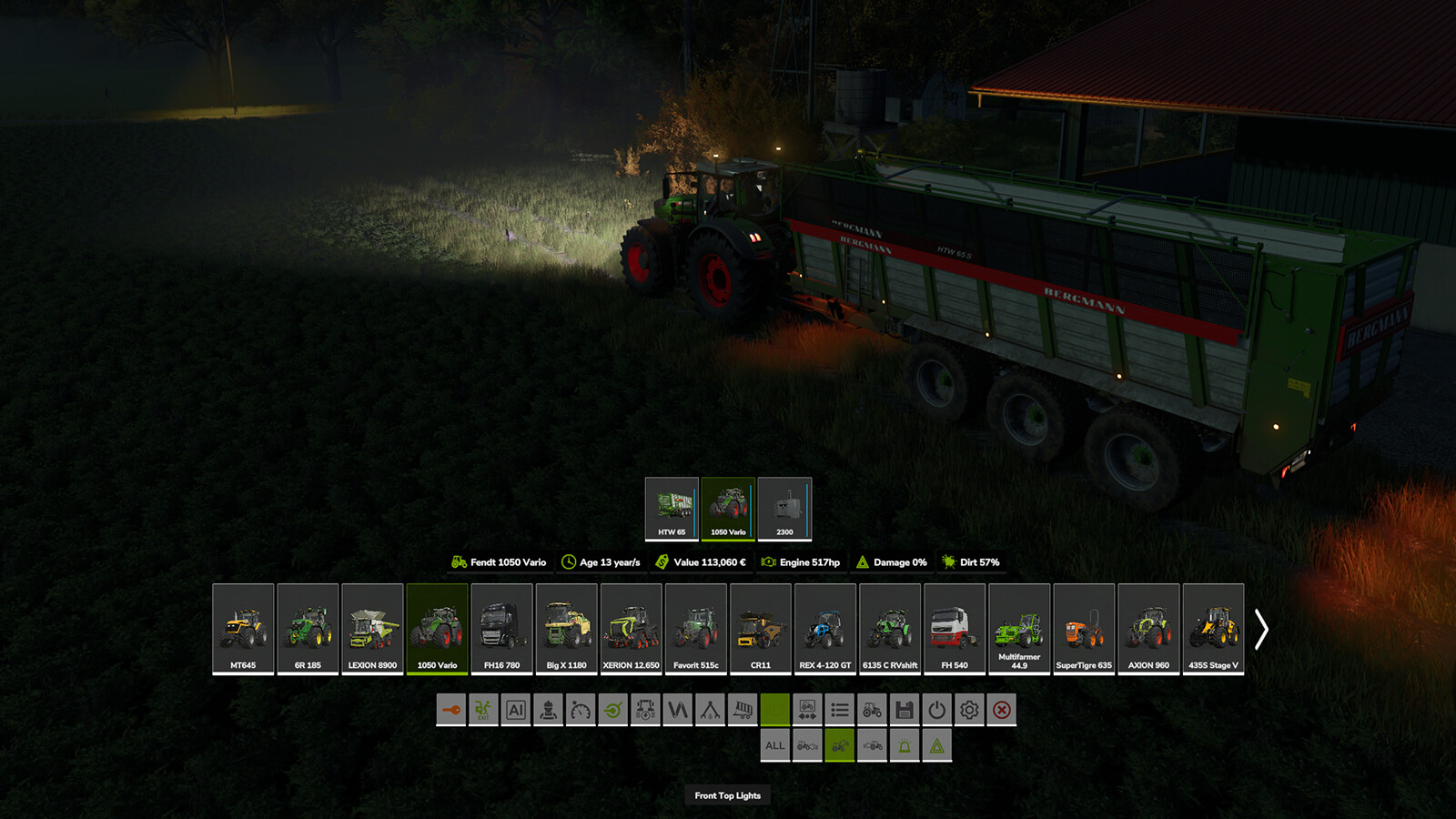This screenshot has height=819, width=1456.
Task: Click the exit vehicle icon
Action: coord(483,710)
